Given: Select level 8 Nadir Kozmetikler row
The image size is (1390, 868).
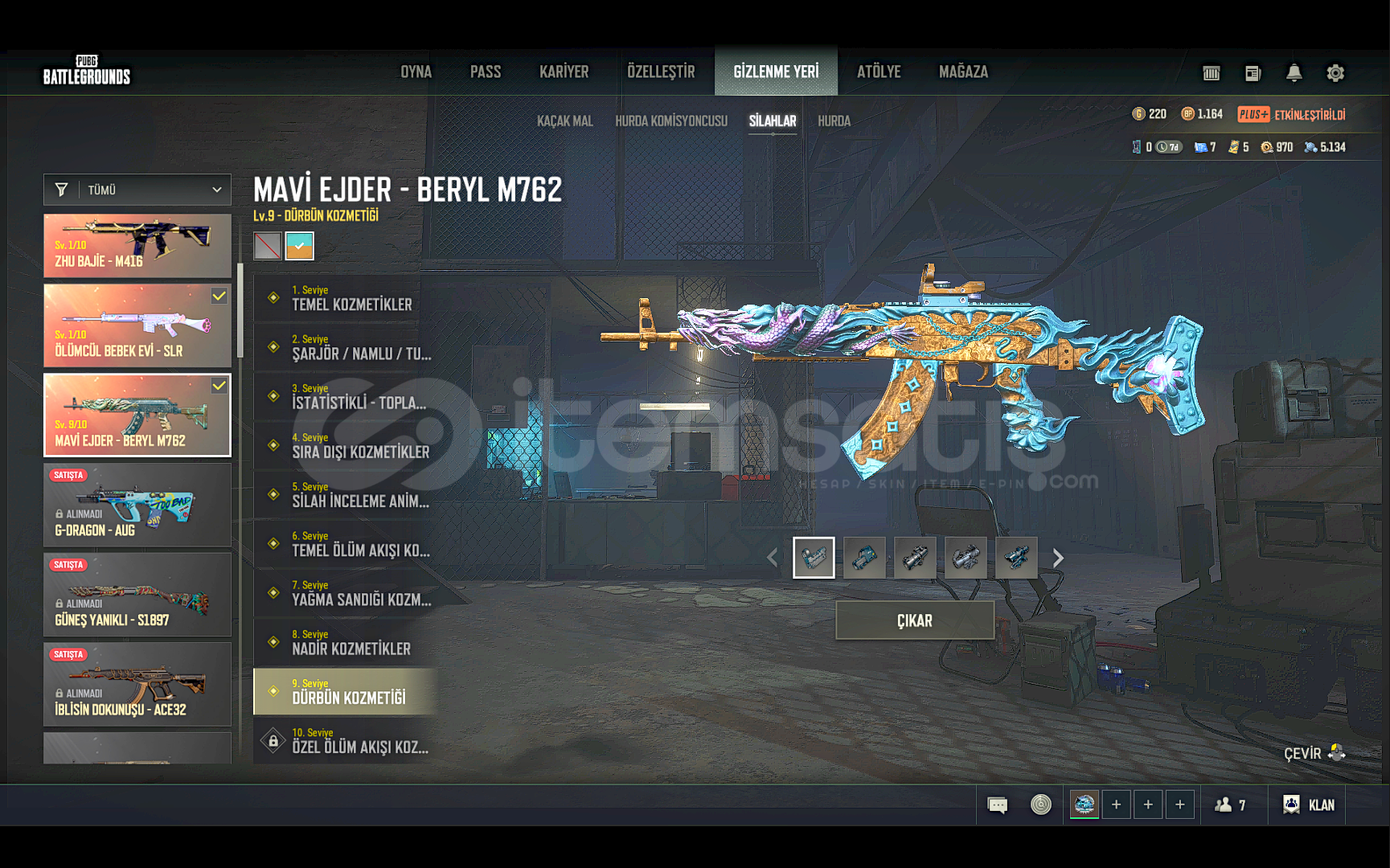Looking at the screenshot, I should [346, 642].
